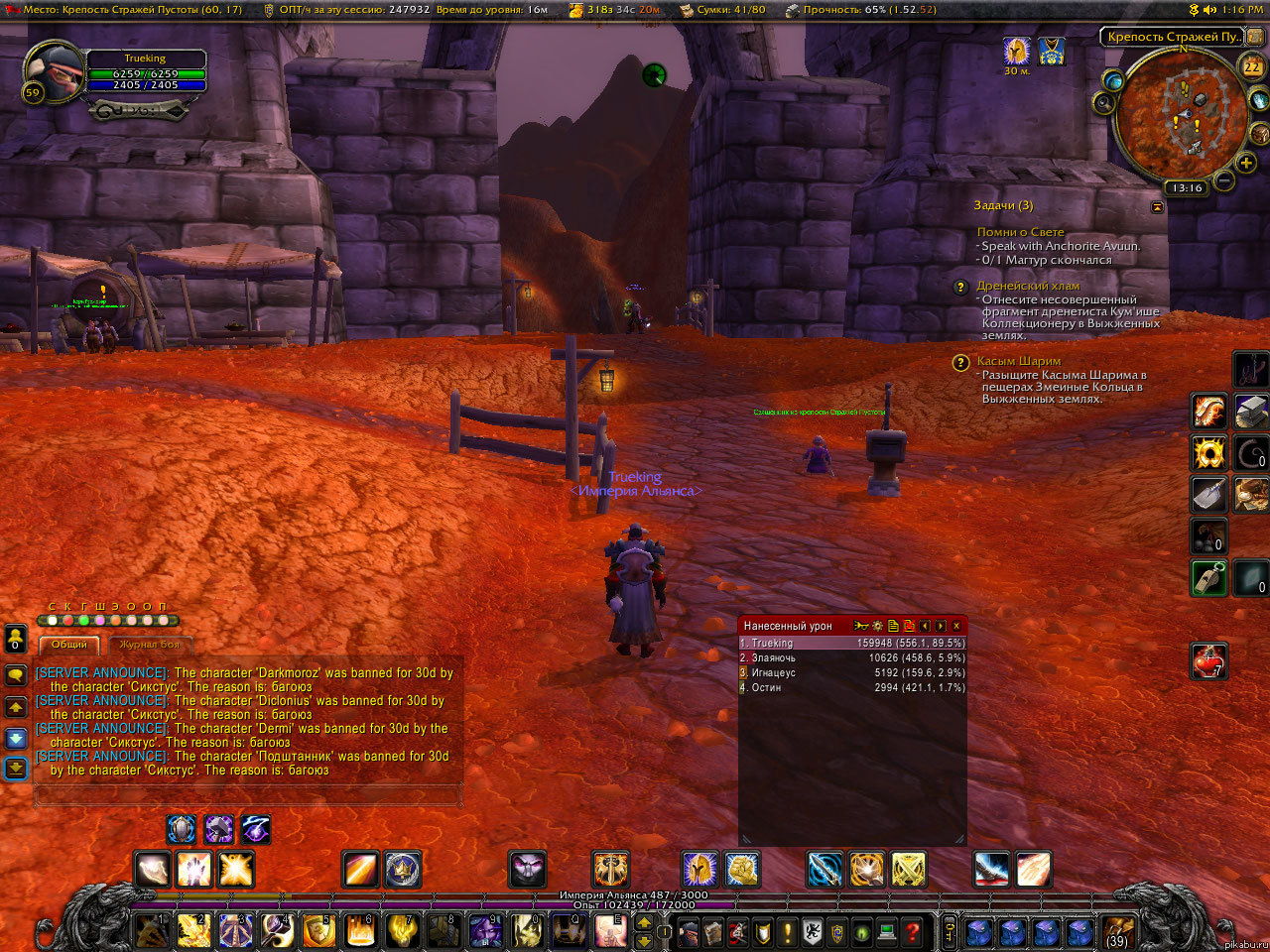The height and width of the screenshot is (952, 1270).
Task: Toggle the green chat channel dot
Action: [x=84, y=621]
